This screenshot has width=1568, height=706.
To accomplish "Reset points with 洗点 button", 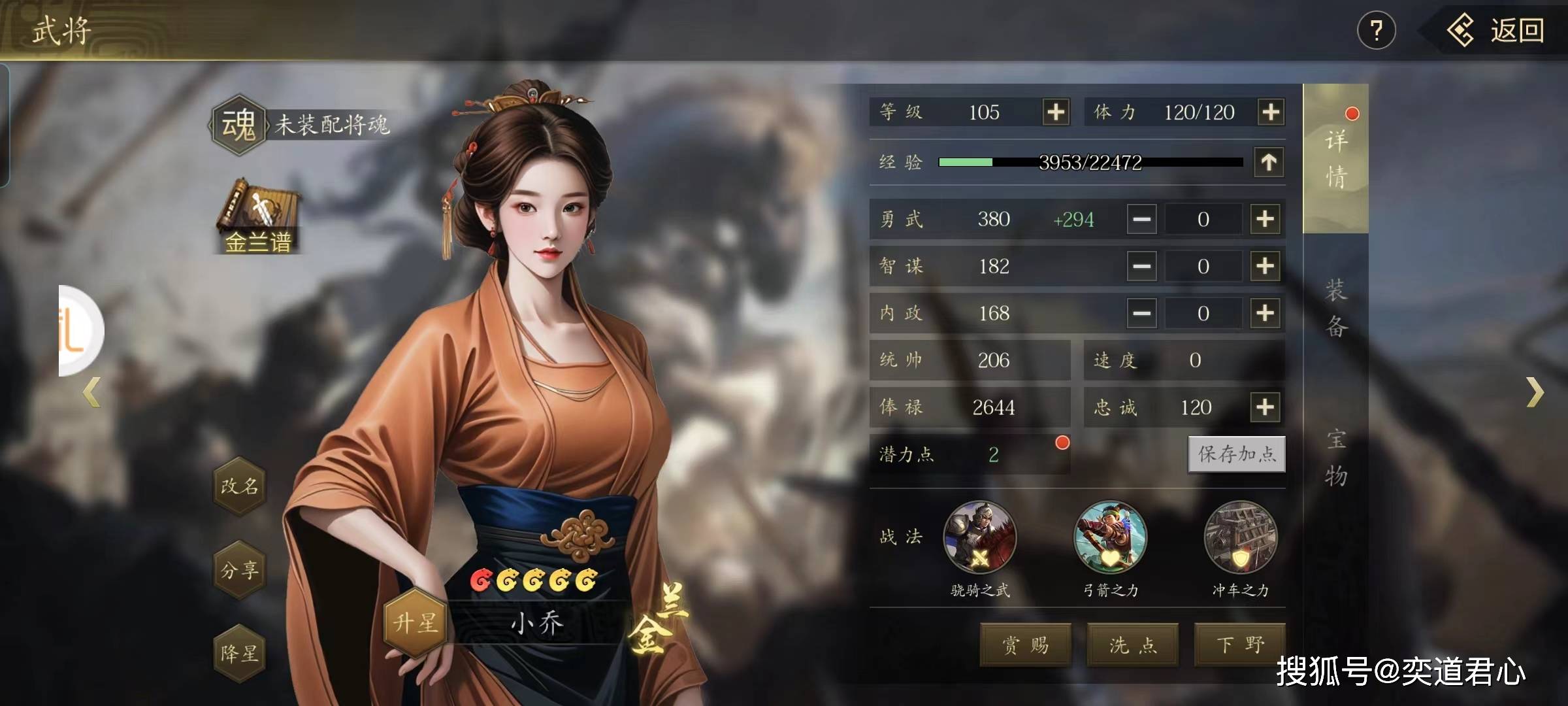I will click(1132, 645).
